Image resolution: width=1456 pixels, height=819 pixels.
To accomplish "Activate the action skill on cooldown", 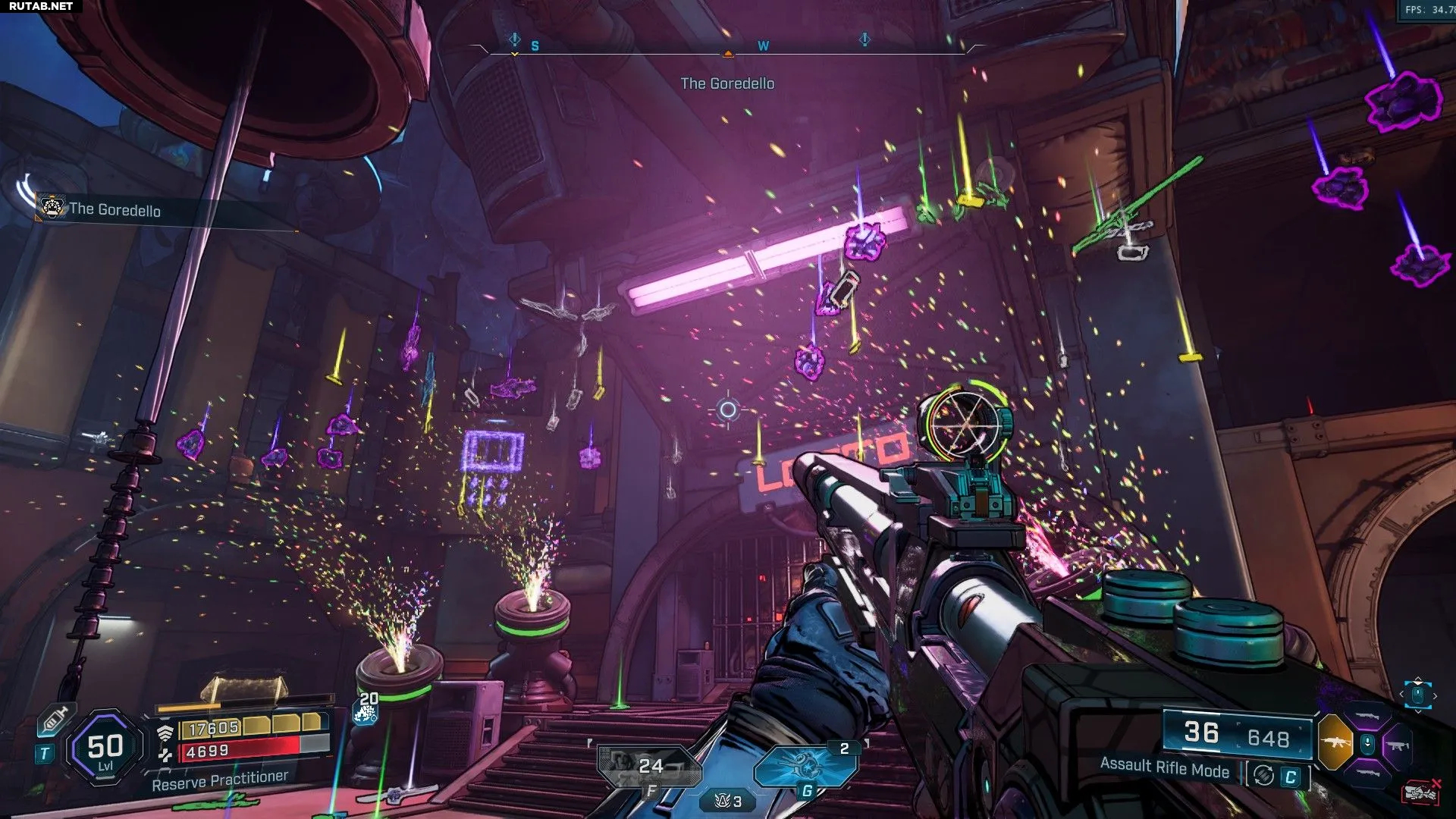I will pos(649,766).
